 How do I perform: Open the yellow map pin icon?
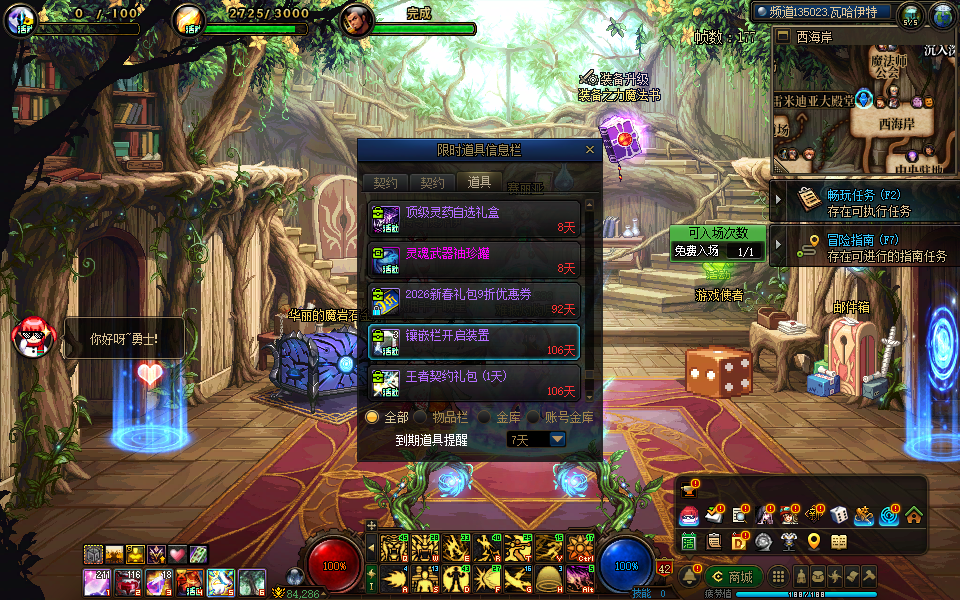(x=814, y=541)
